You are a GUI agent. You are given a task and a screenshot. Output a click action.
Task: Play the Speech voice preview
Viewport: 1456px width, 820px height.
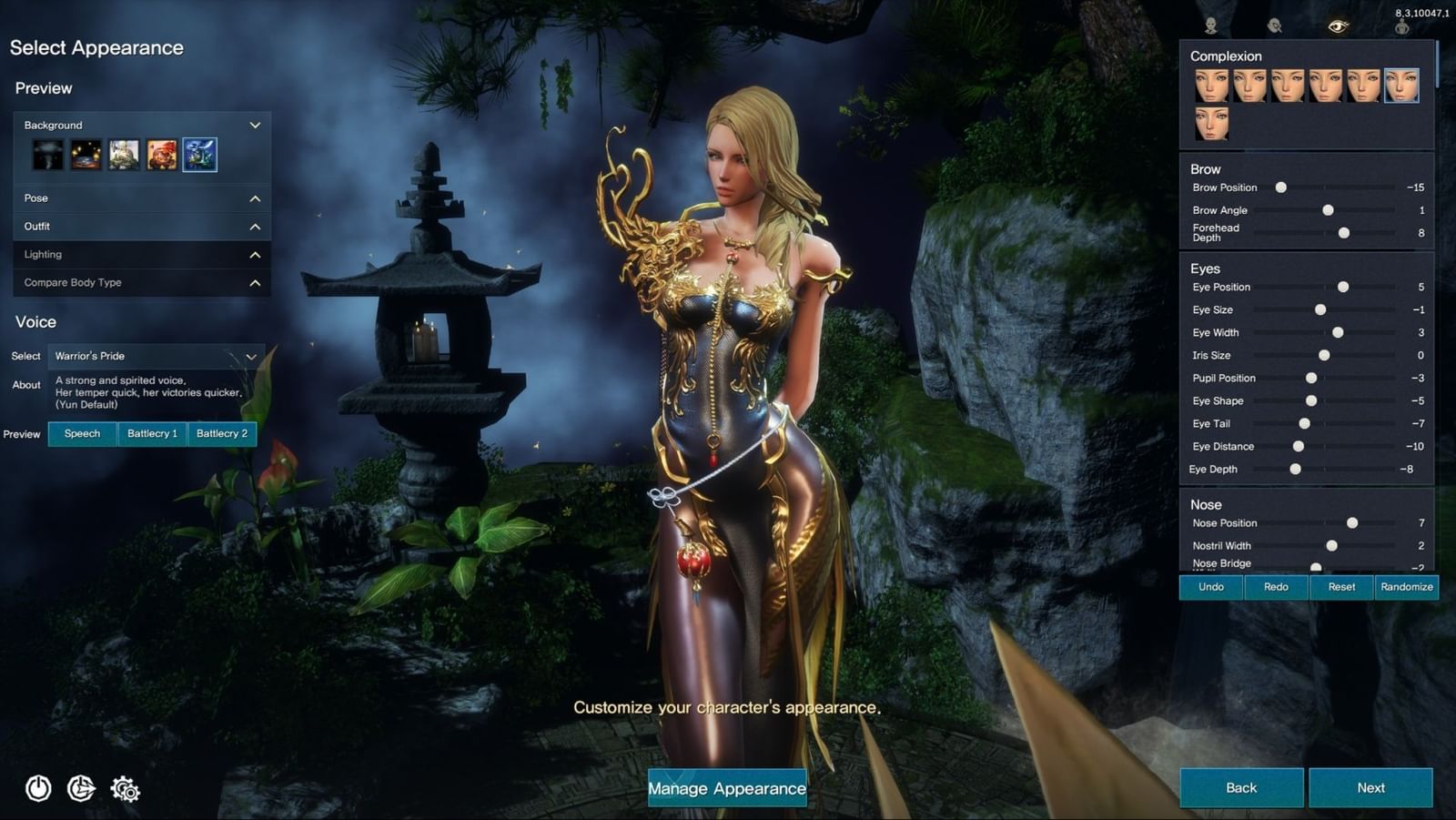[x=82, y=434]
